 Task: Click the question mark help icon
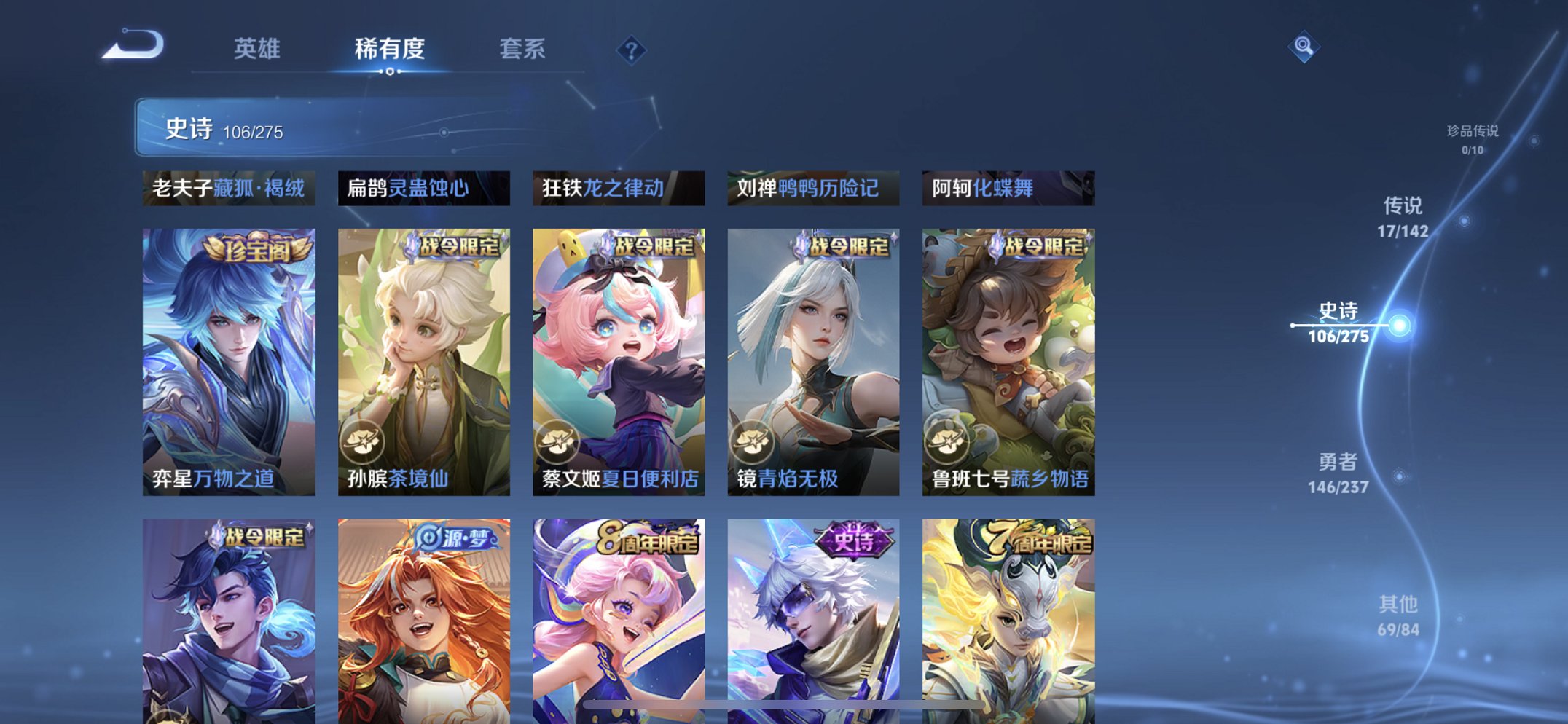631,51
